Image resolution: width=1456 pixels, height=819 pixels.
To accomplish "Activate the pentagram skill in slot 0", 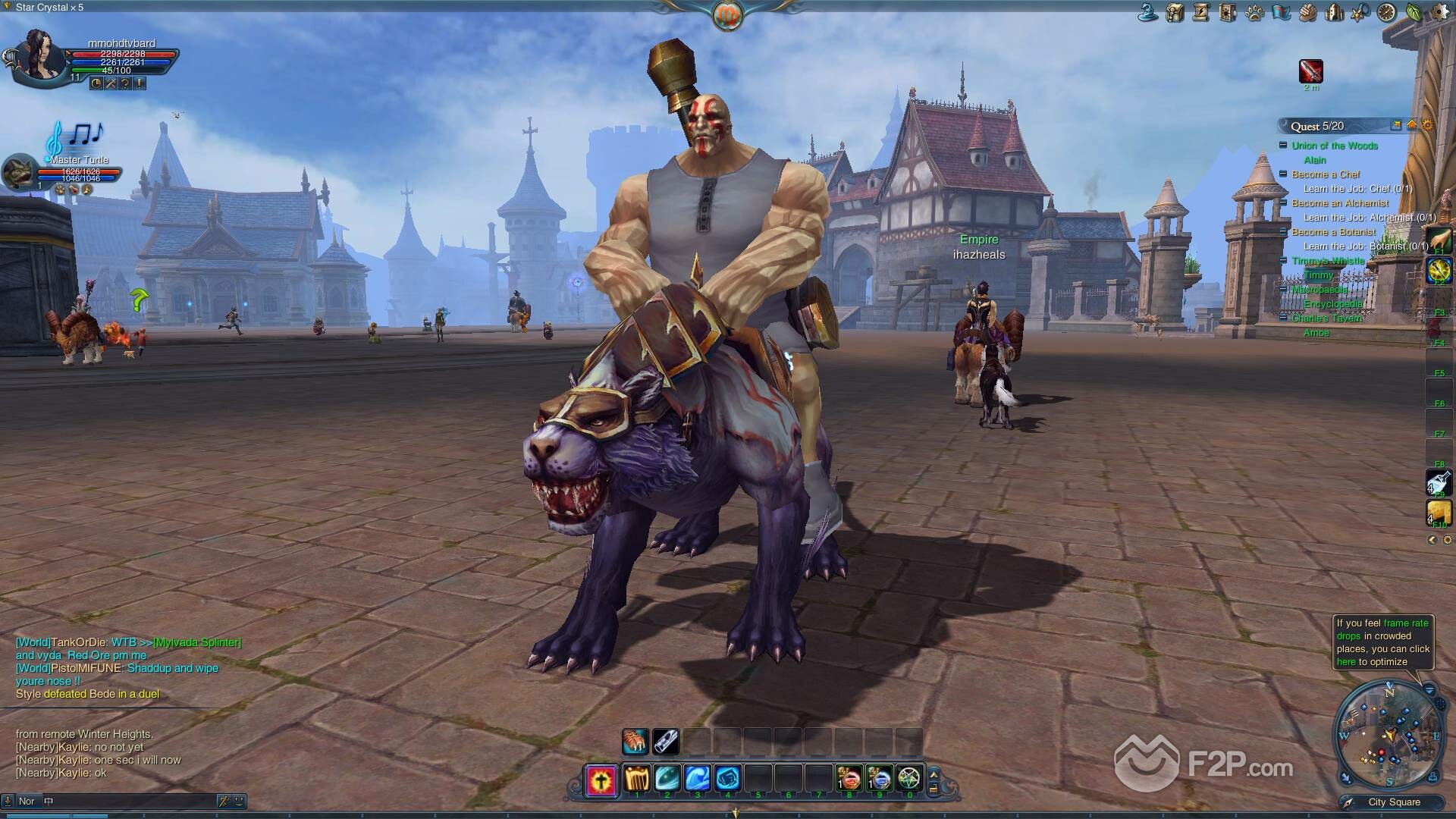I will [908, 779].
